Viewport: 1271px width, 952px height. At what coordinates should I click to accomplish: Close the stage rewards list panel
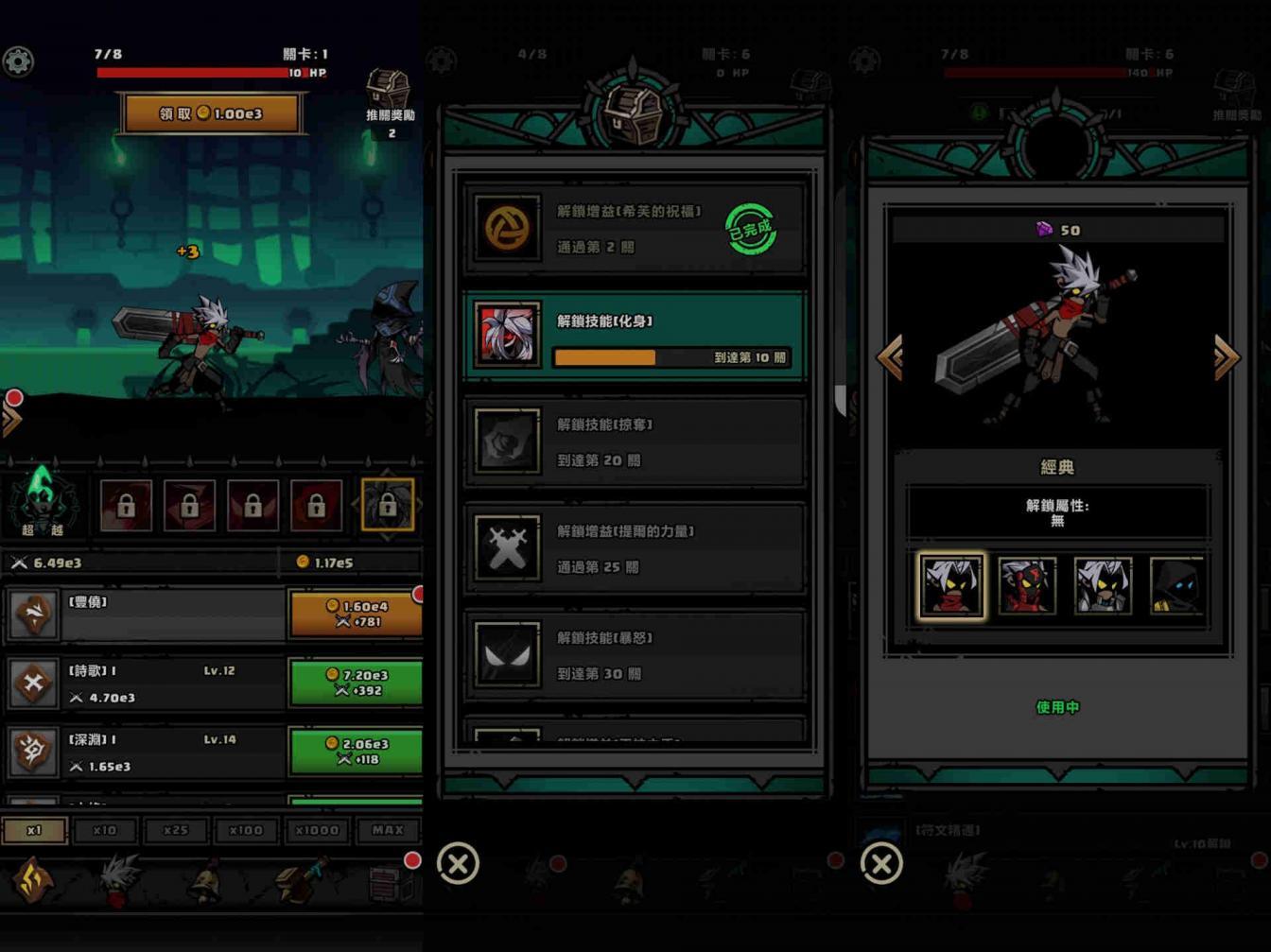click(x=459, y=863)
